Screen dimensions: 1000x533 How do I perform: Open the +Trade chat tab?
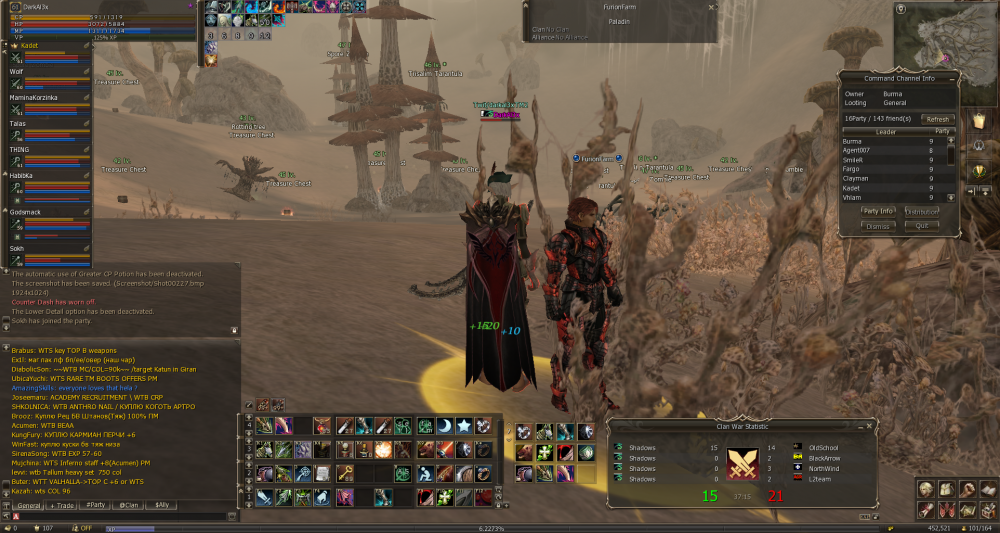[64, 505]
